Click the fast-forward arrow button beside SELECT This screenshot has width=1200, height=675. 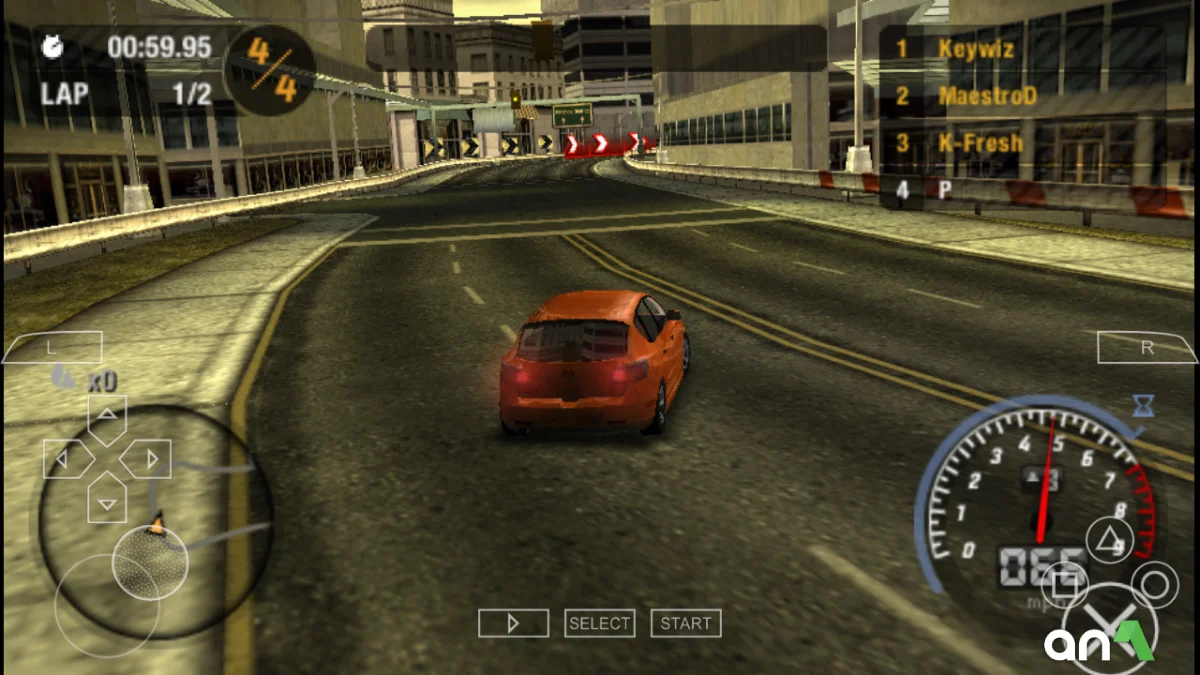pos(513,623)
